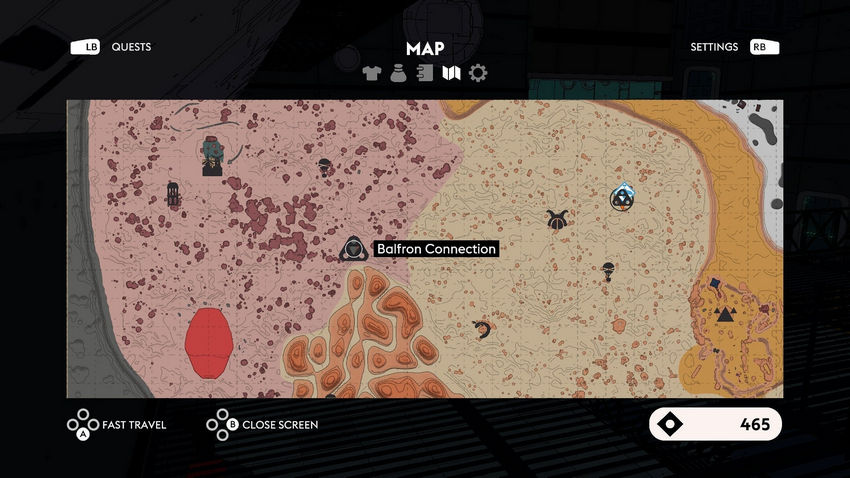Click the red hexagonal zone on map
This screenshot has width=850, height=478.
tap(210, 342)
